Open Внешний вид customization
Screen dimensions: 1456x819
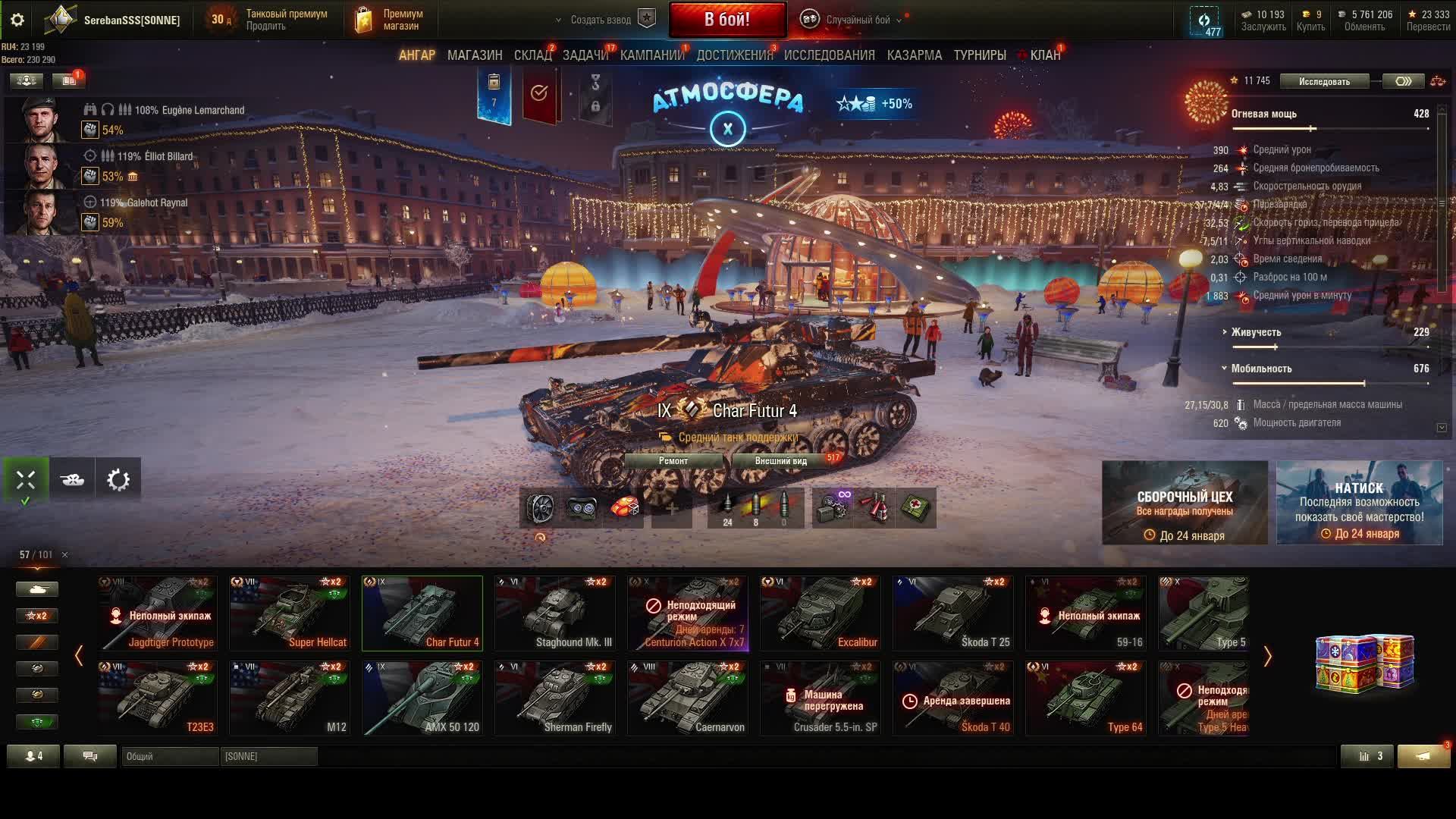pos(781,461)
